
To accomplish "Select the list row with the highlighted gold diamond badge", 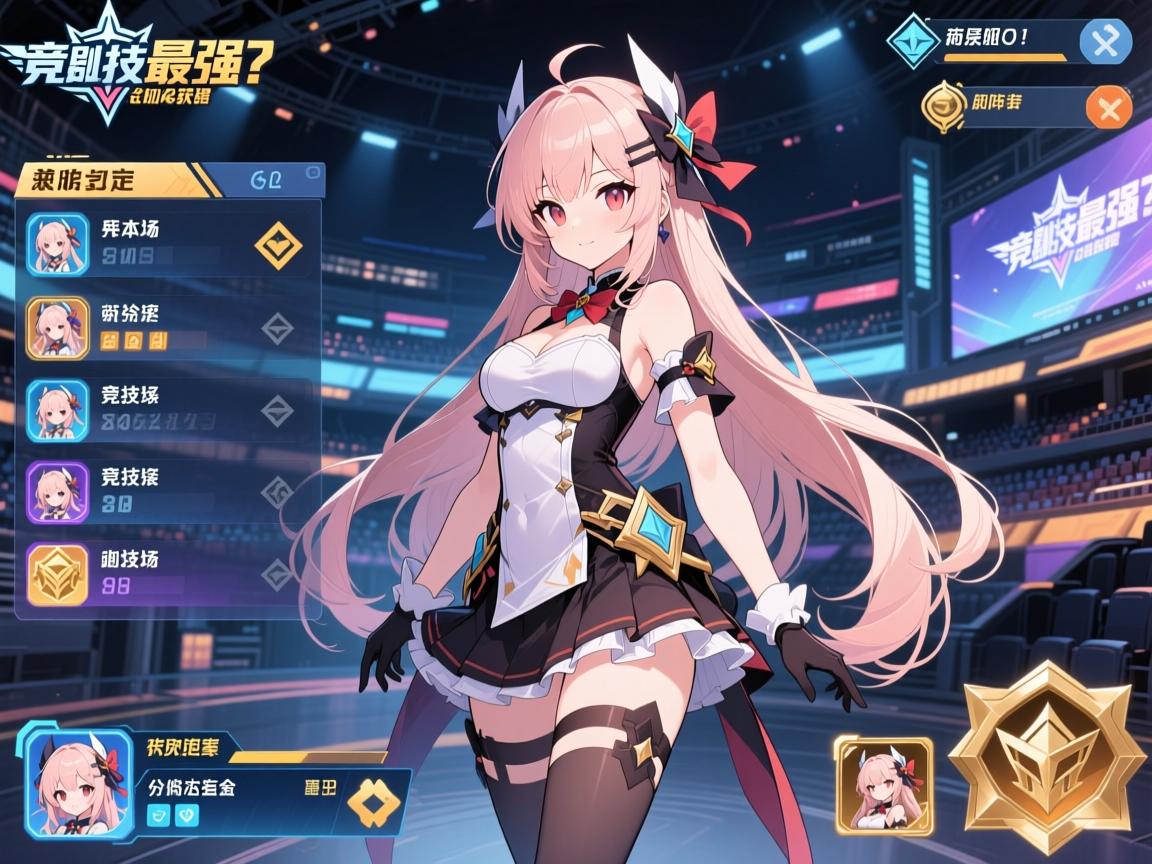I will point(168,243).
